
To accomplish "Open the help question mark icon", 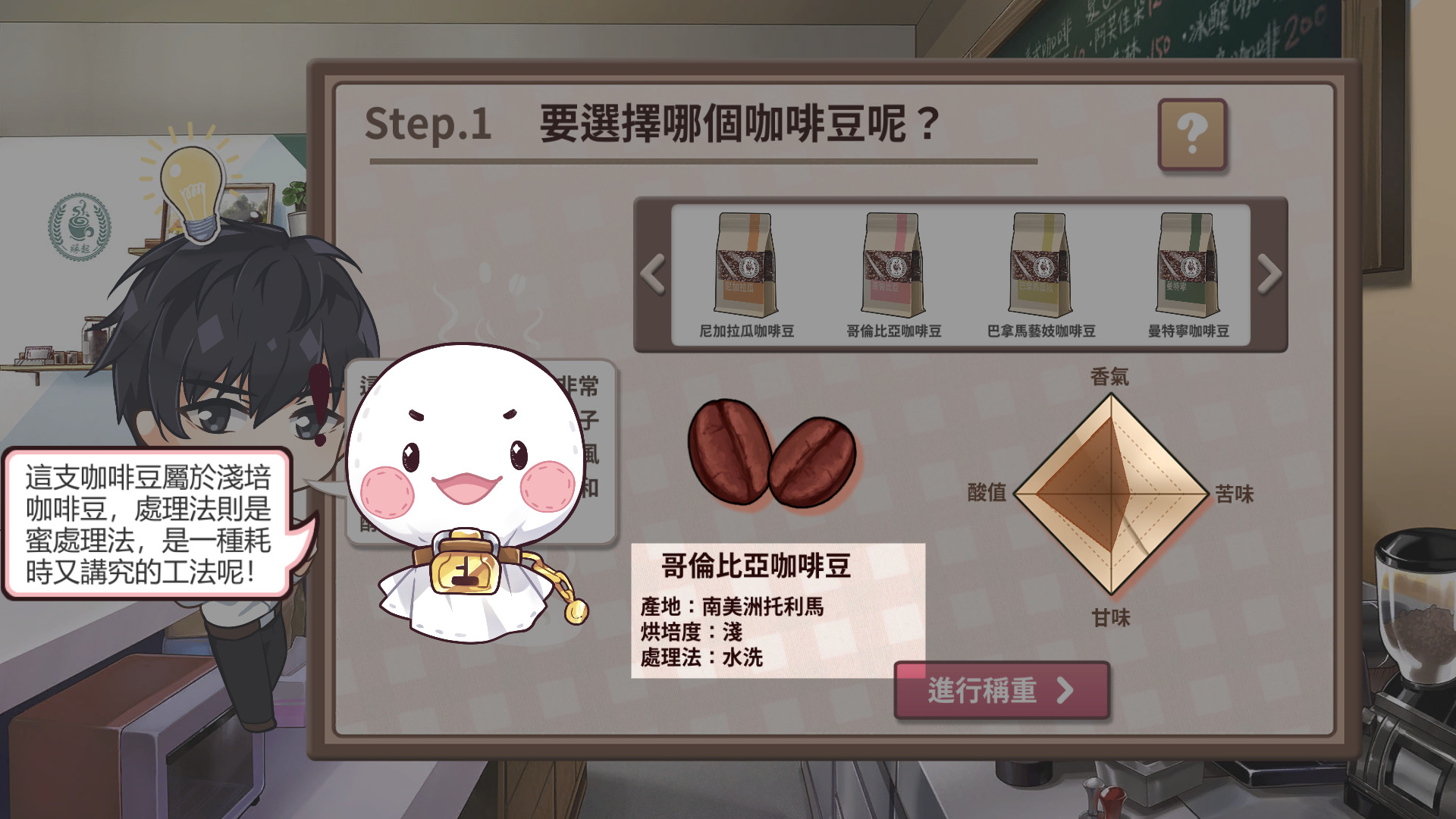I will (x=1194, y=135).
